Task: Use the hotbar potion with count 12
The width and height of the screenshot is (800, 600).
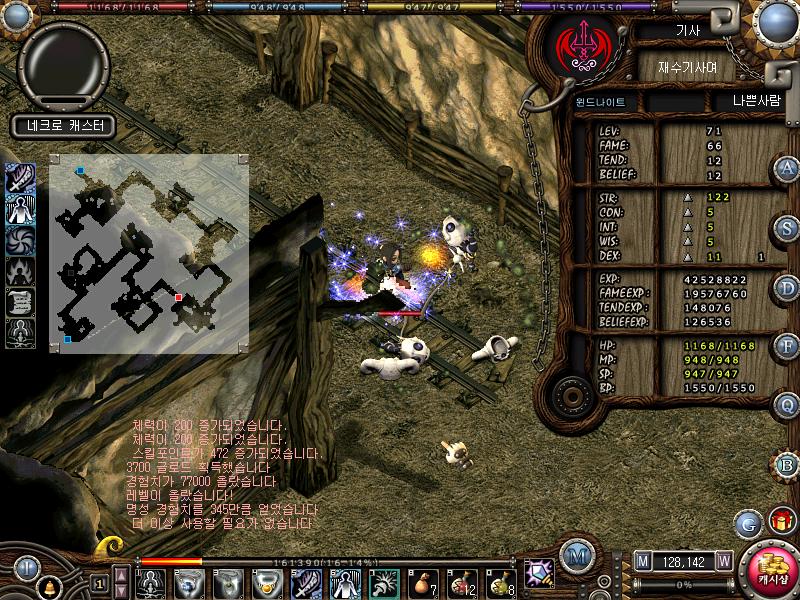Action: (x=462, y=582)
